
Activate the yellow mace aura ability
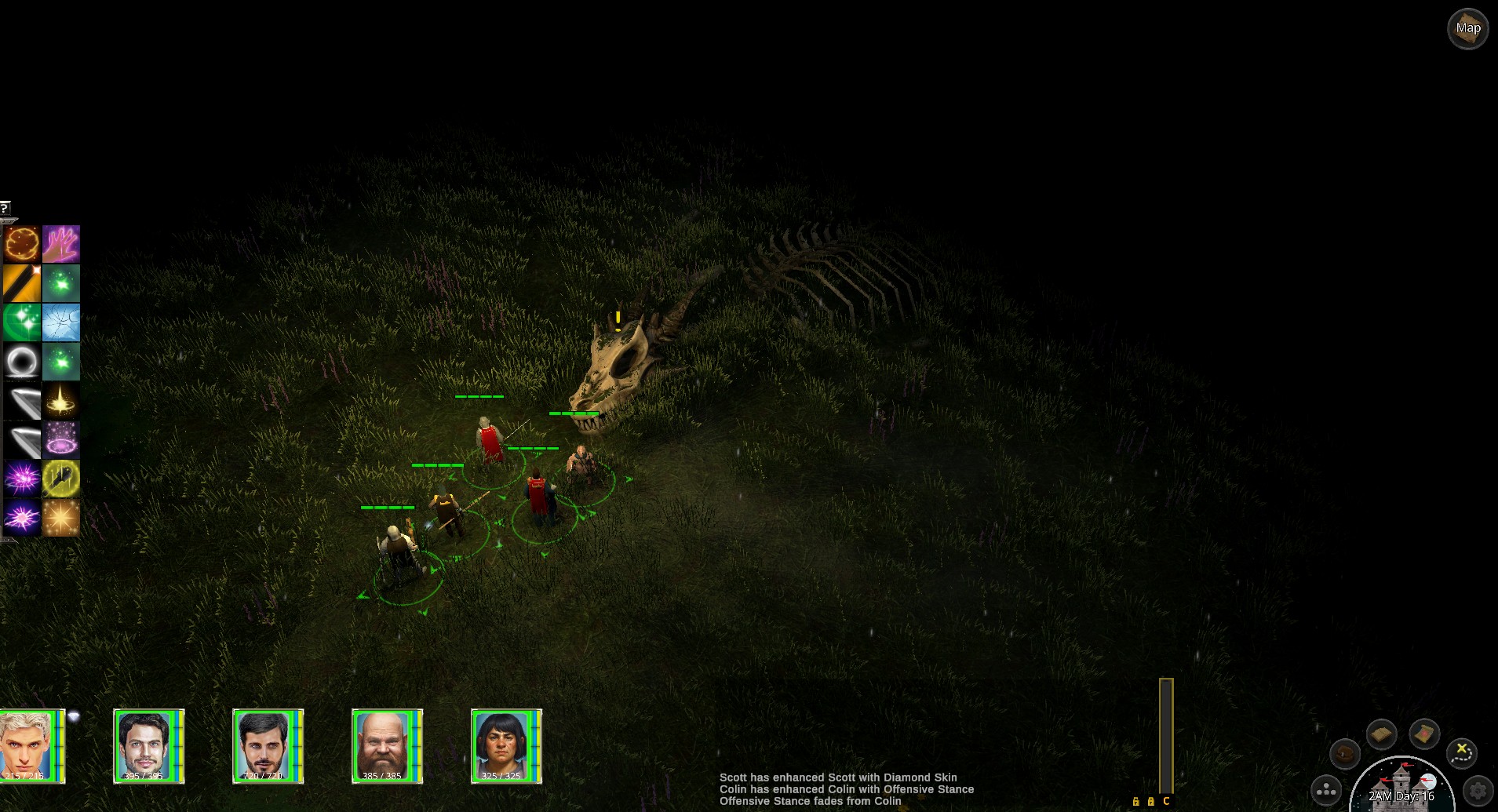[x=61, y=479]
